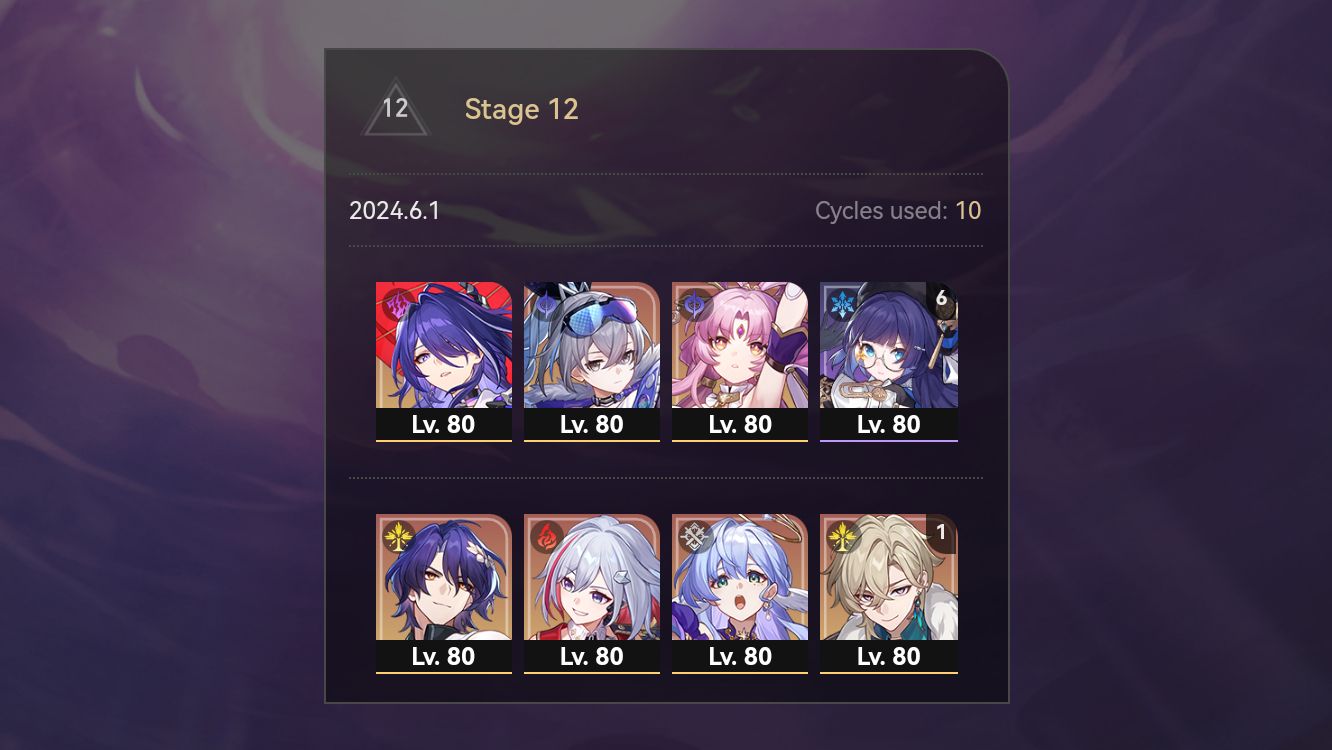Click the Eidolon 6 badge on Pela's card

[941, 296]
